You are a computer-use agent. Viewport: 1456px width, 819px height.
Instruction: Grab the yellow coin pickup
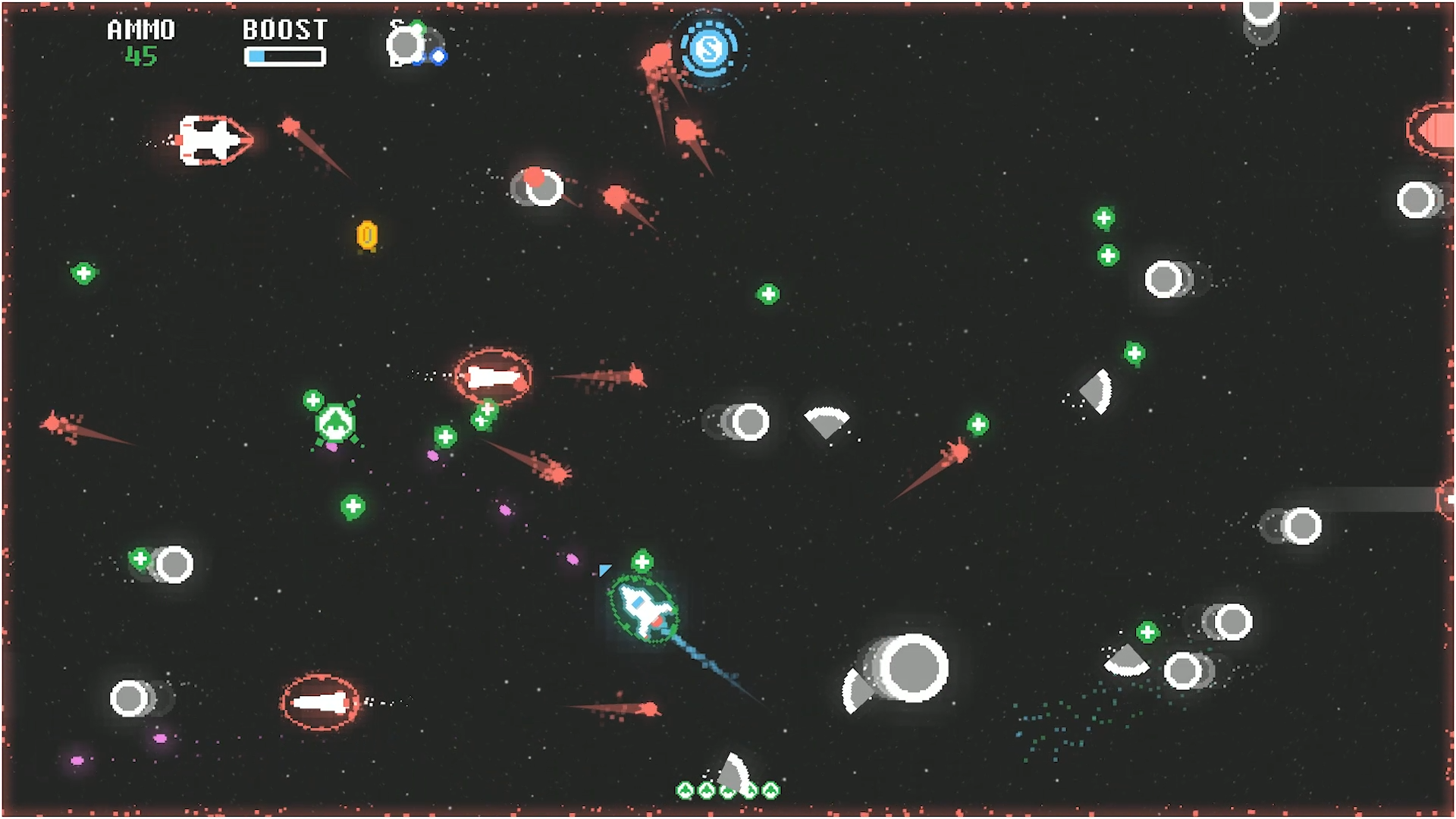[x=369, y=236]
